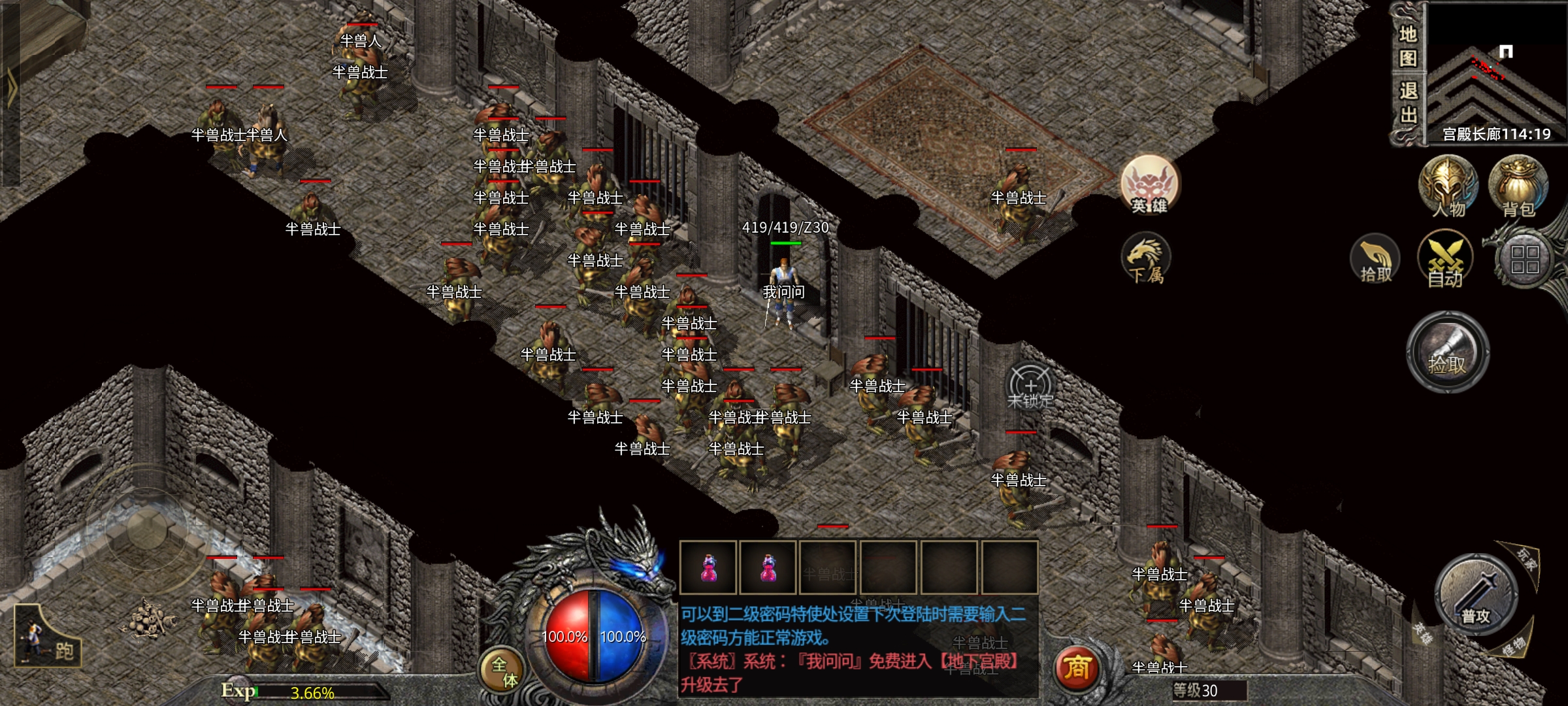Viewport: 1568px width, 706px height.
Task: Open the four-square grid menu
Action: pos(1524,260)
